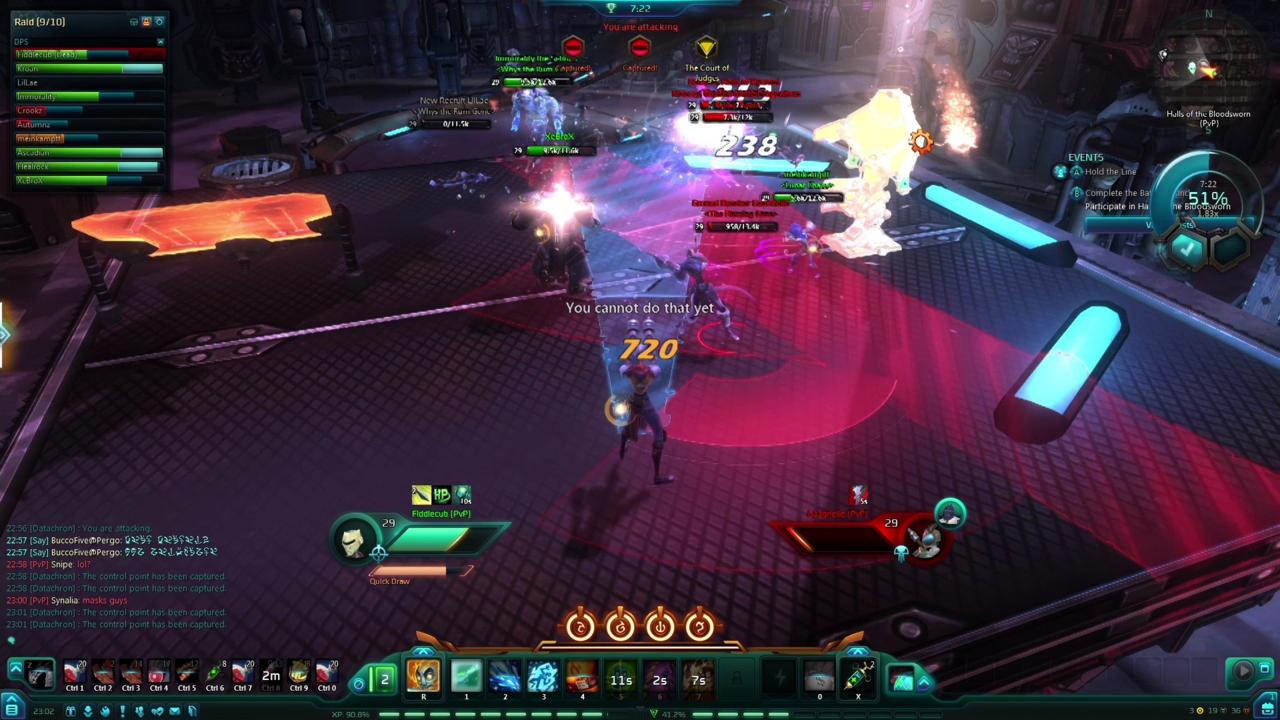Collapse the DPS raid group
1280x720 pixels.
tap(160, 42)
